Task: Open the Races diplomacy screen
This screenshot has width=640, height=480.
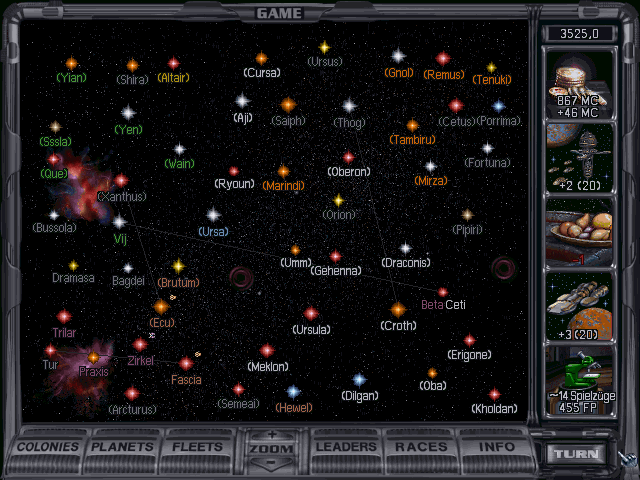Action: pos(421,446)
